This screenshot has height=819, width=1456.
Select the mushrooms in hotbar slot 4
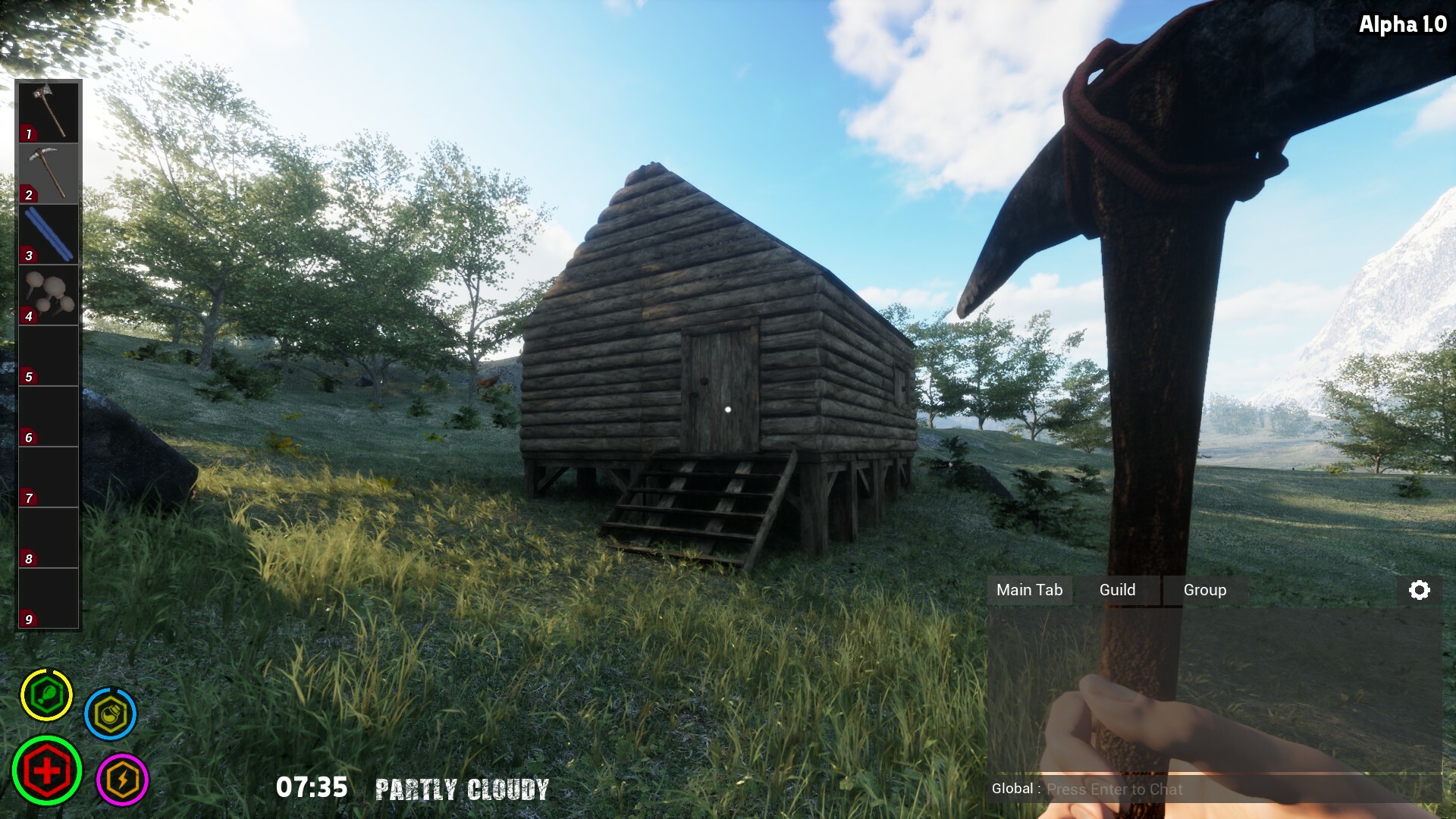[x=48, y=294]
